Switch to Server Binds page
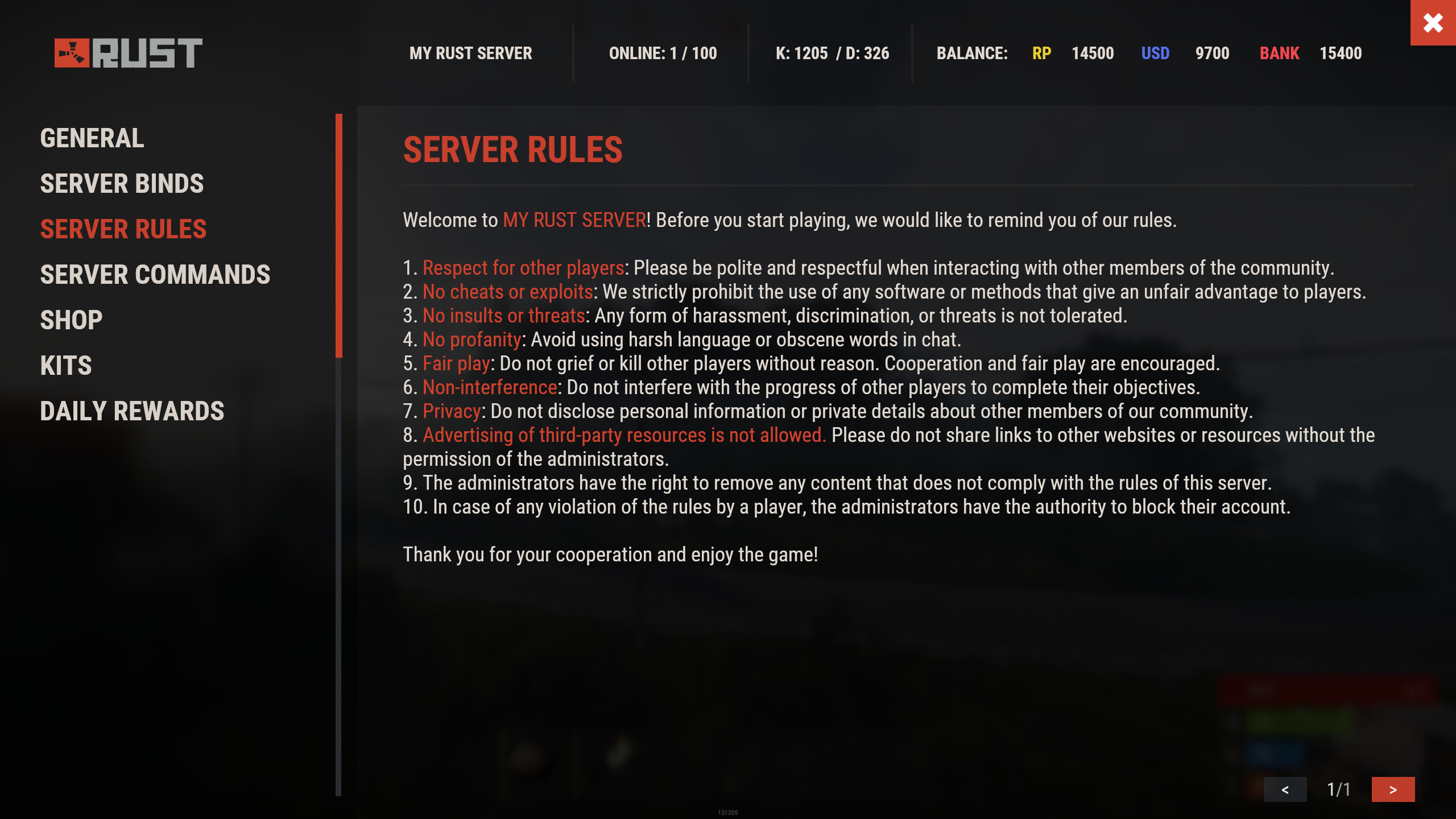Screen dimensions: 1456x819 (x=122, y=184)
